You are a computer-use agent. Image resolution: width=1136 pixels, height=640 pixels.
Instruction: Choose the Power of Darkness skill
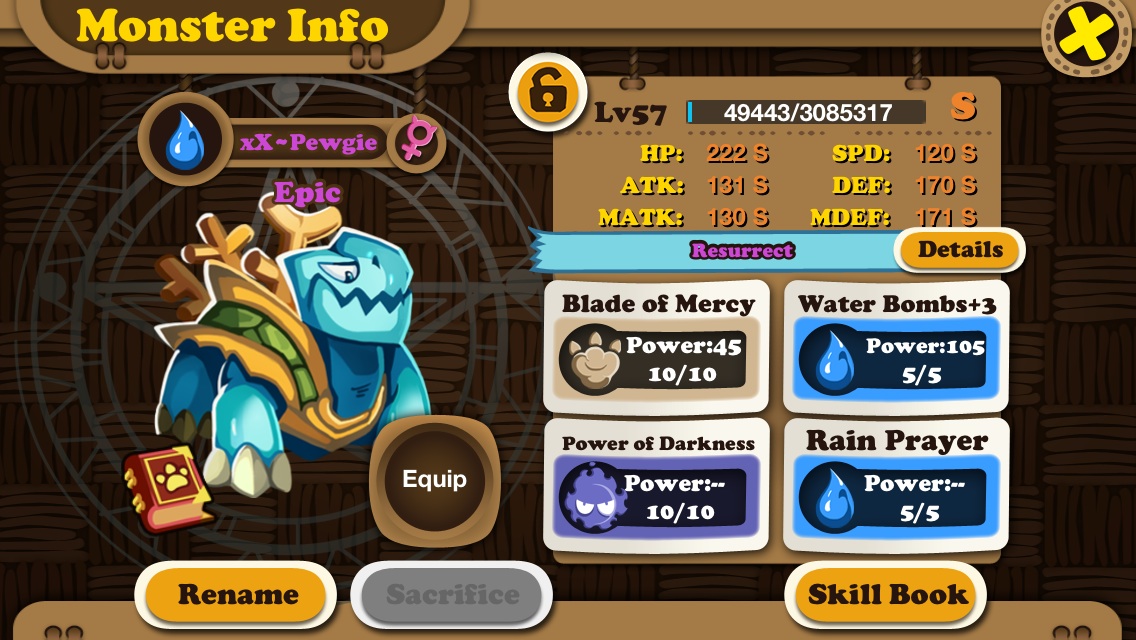click(x=656, y=485)
